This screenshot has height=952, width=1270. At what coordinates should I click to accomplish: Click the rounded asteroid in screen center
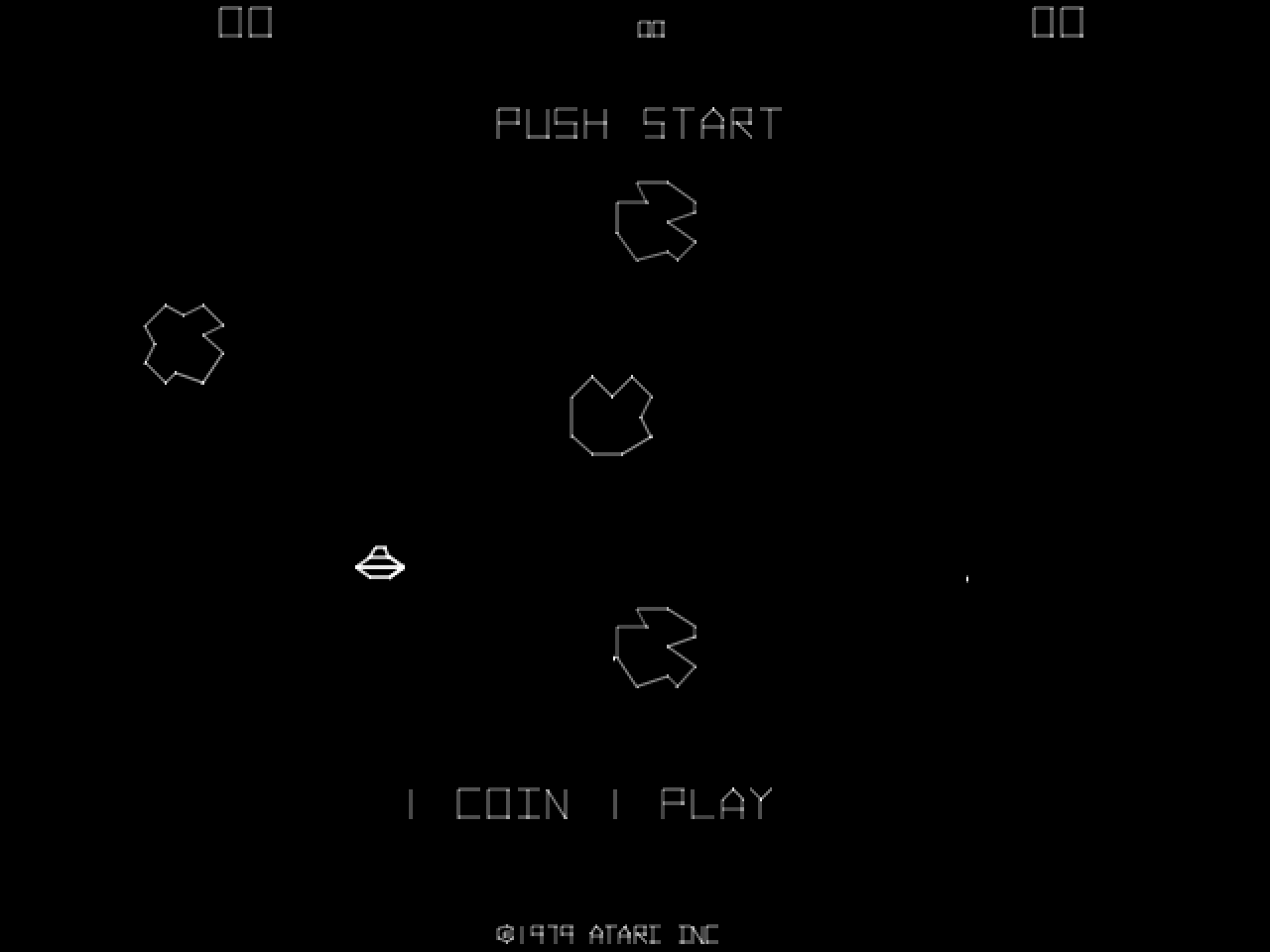pos(610,414)
